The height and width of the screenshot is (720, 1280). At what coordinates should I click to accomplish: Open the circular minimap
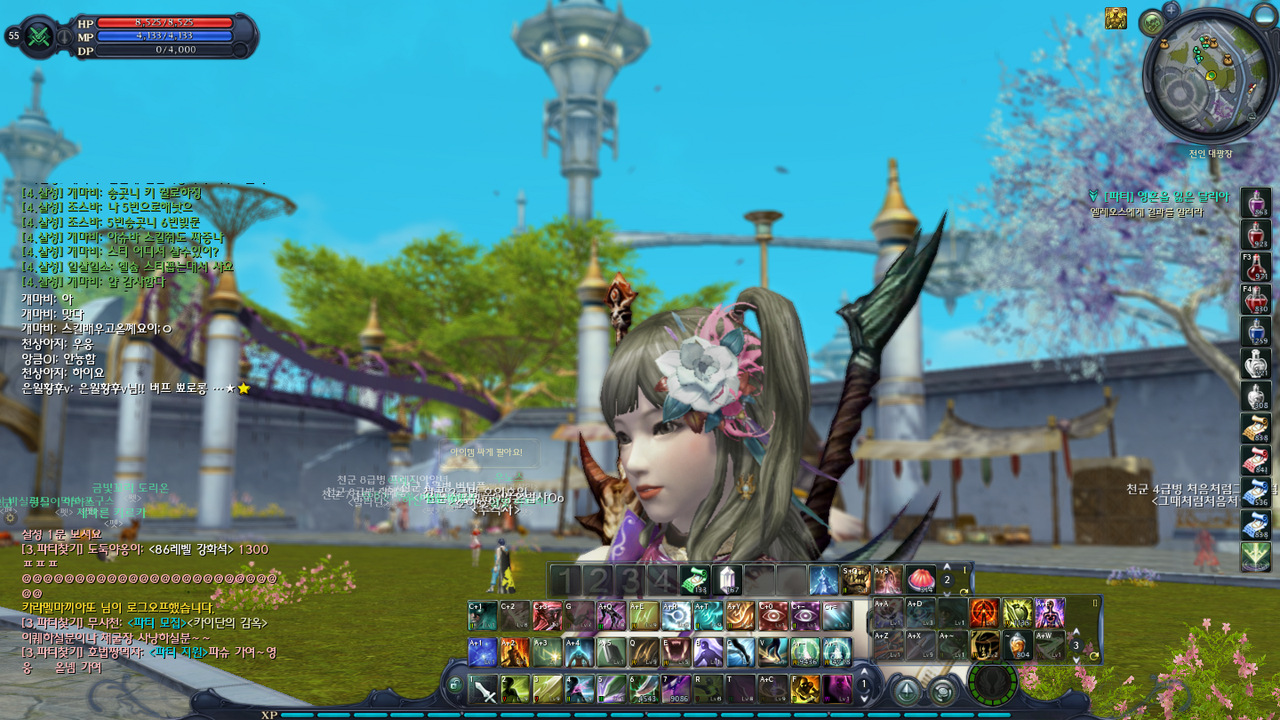[1209, 76]
